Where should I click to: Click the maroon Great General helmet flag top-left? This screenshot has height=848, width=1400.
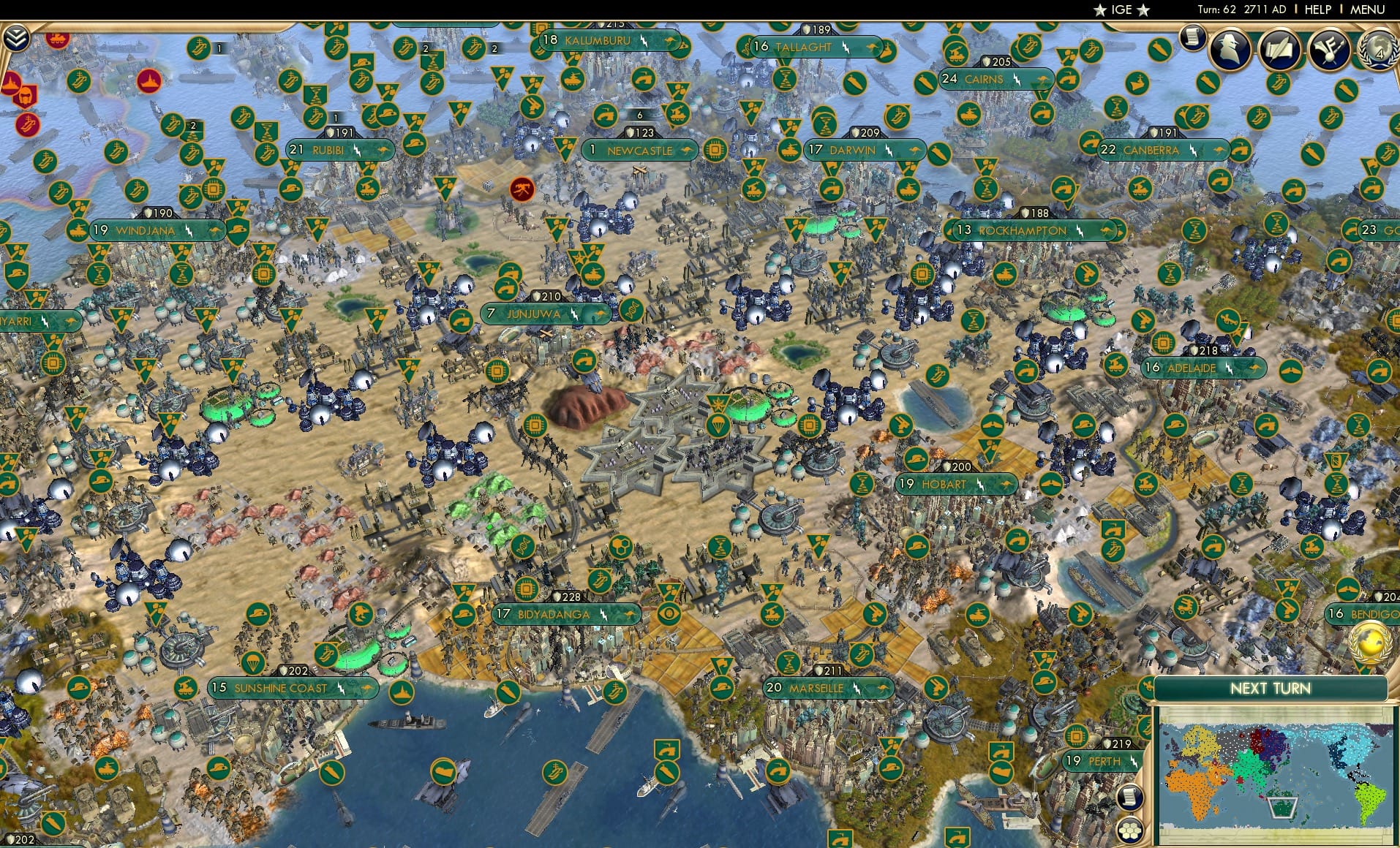point(25,96)
